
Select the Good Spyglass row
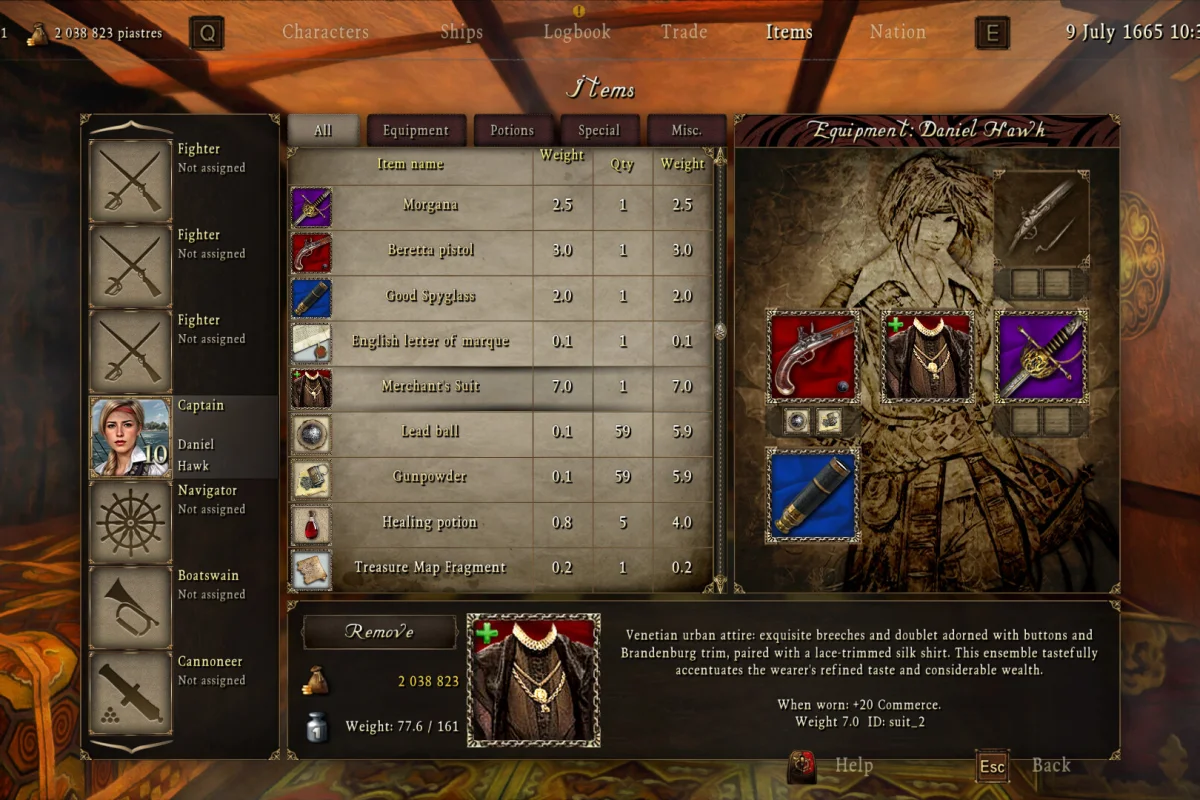pyautogui.click(x=430, y=296)
